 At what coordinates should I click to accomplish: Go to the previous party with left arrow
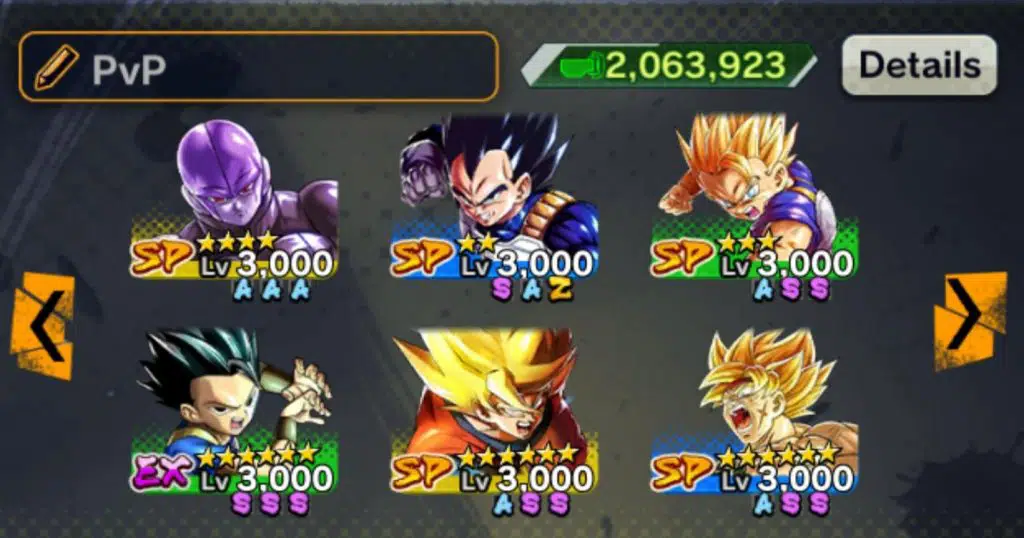[x=42, y=325]
